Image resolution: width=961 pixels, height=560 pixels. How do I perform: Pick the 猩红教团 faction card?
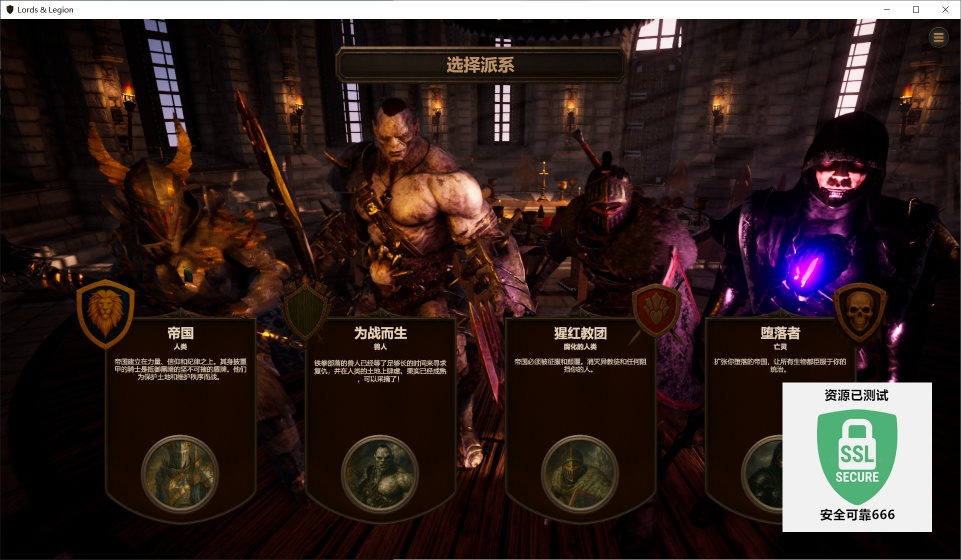click(x=580, y=400)
